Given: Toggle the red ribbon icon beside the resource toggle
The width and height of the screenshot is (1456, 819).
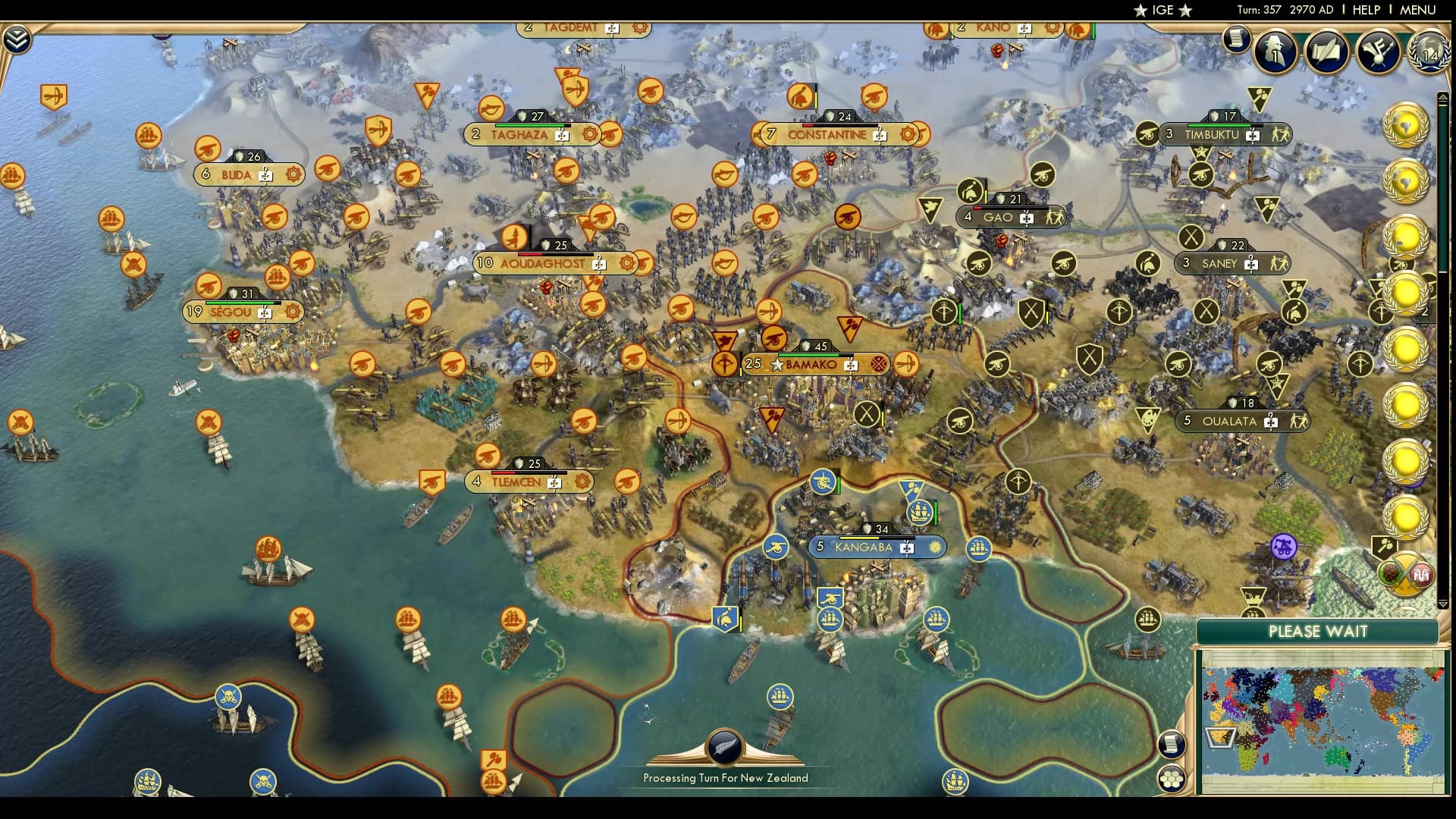Looking at the screenshot, I should click(1423, 574).
